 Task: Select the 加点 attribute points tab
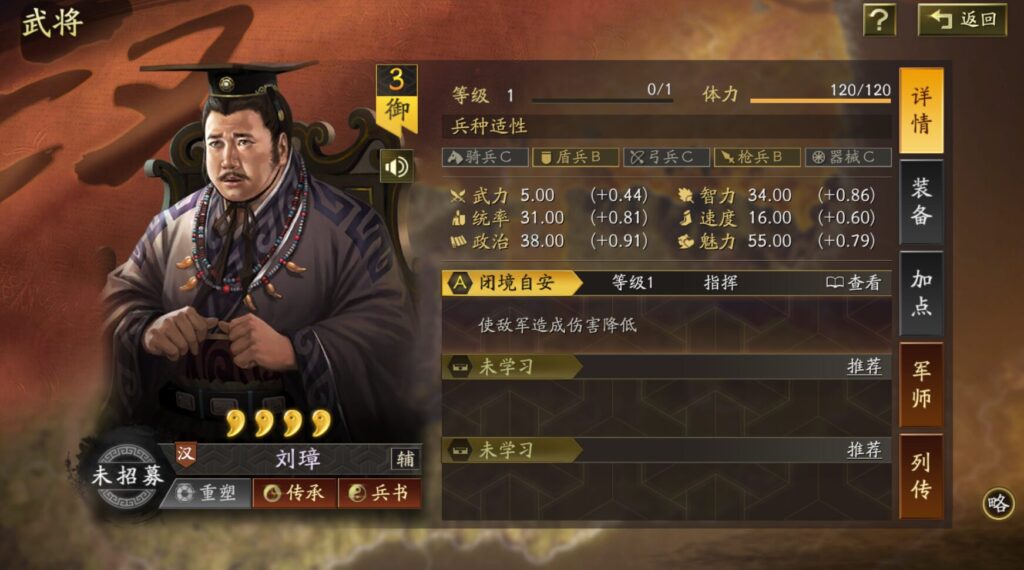tap(921, 293)
